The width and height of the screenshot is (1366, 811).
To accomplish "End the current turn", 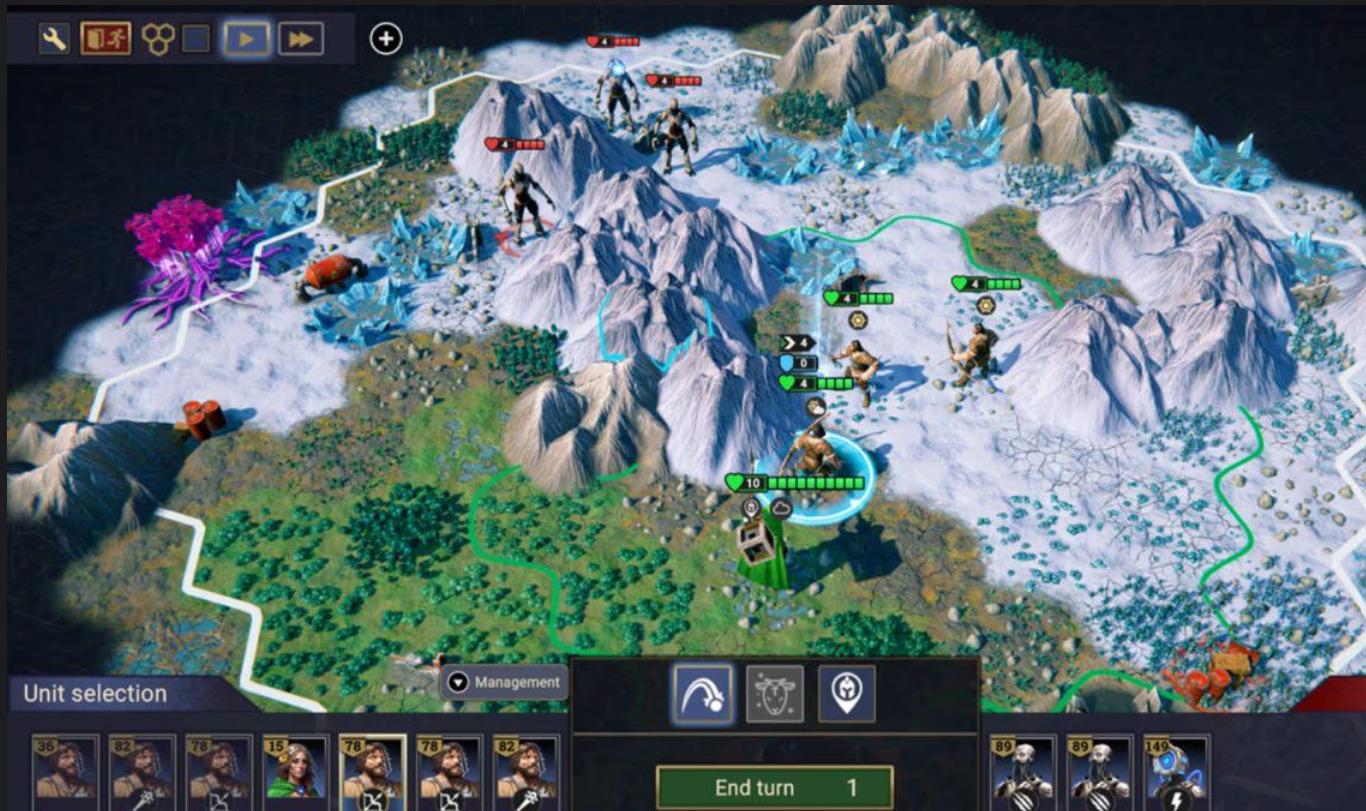I will point(774,787).
